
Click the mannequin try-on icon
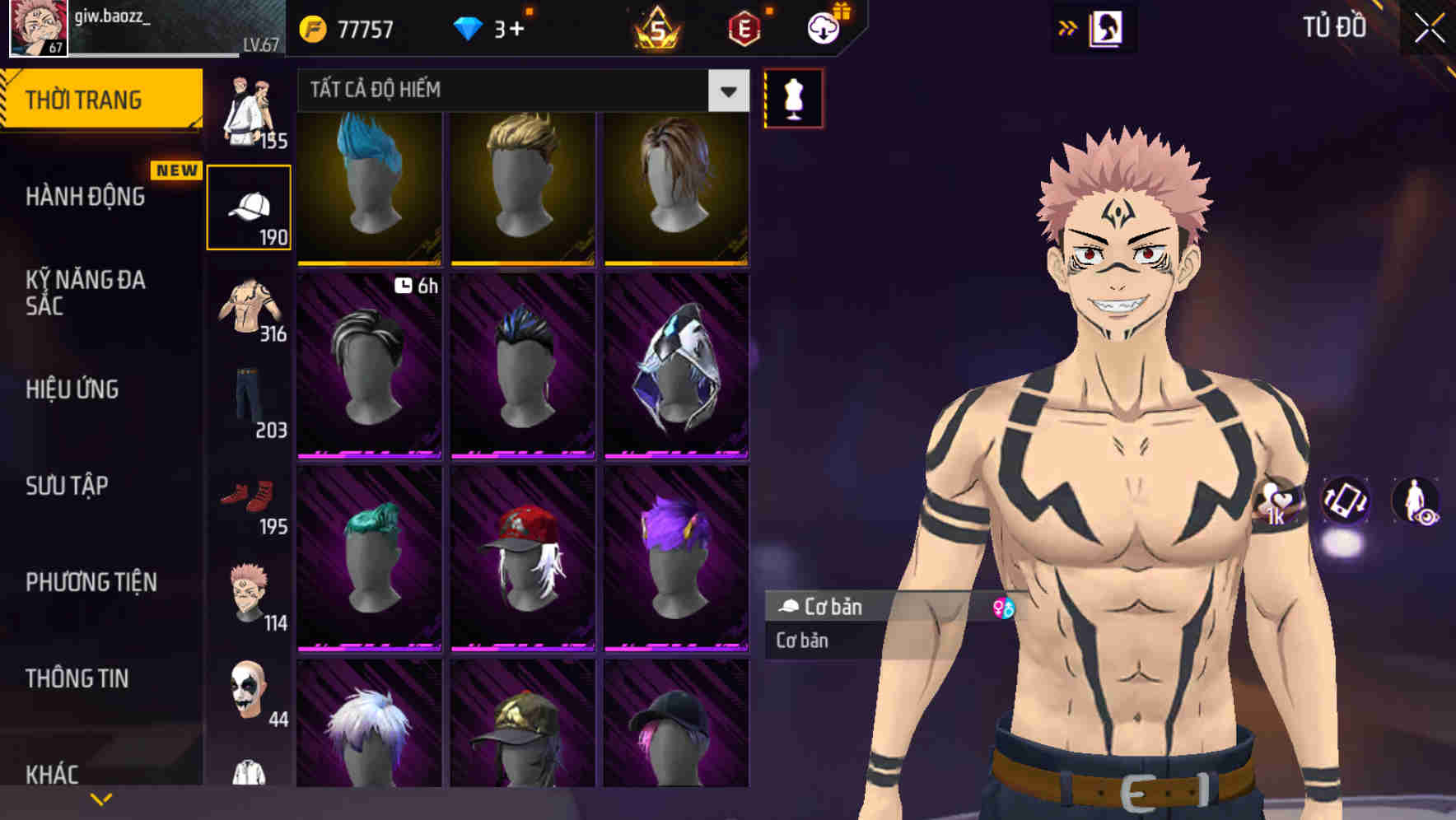(x=792, y=98)
